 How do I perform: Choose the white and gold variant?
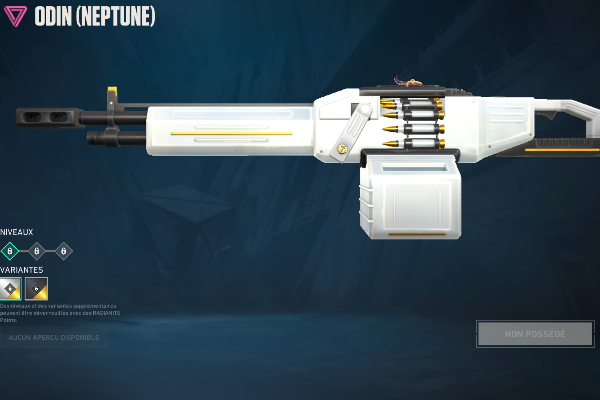tap(11, 288)
